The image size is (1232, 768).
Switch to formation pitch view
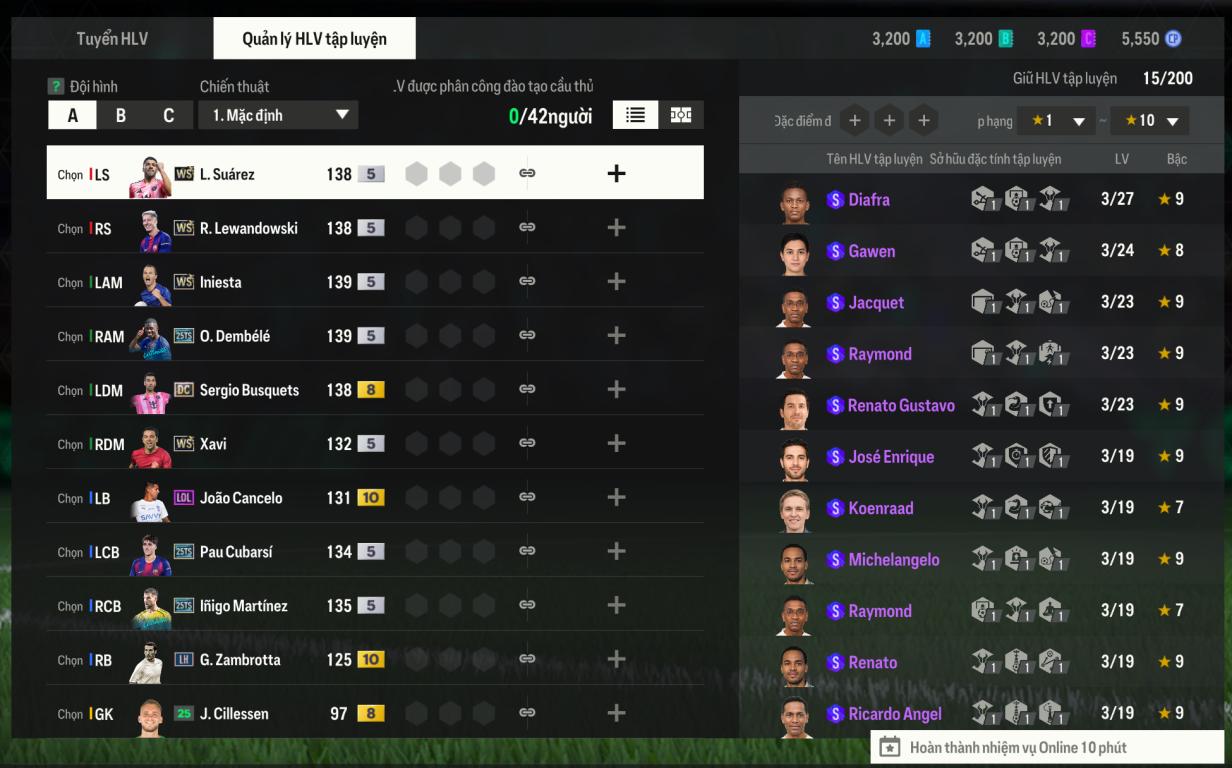tap(681, 115)
